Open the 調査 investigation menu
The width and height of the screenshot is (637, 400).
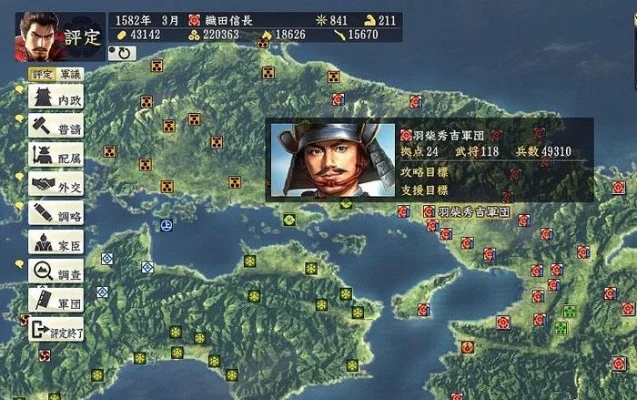click(56, 271)
